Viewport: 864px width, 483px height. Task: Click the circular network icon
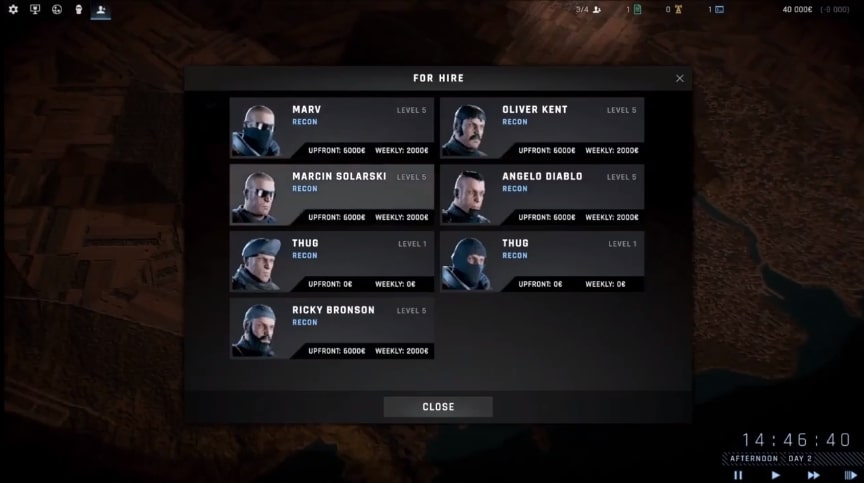pos(56,10)
